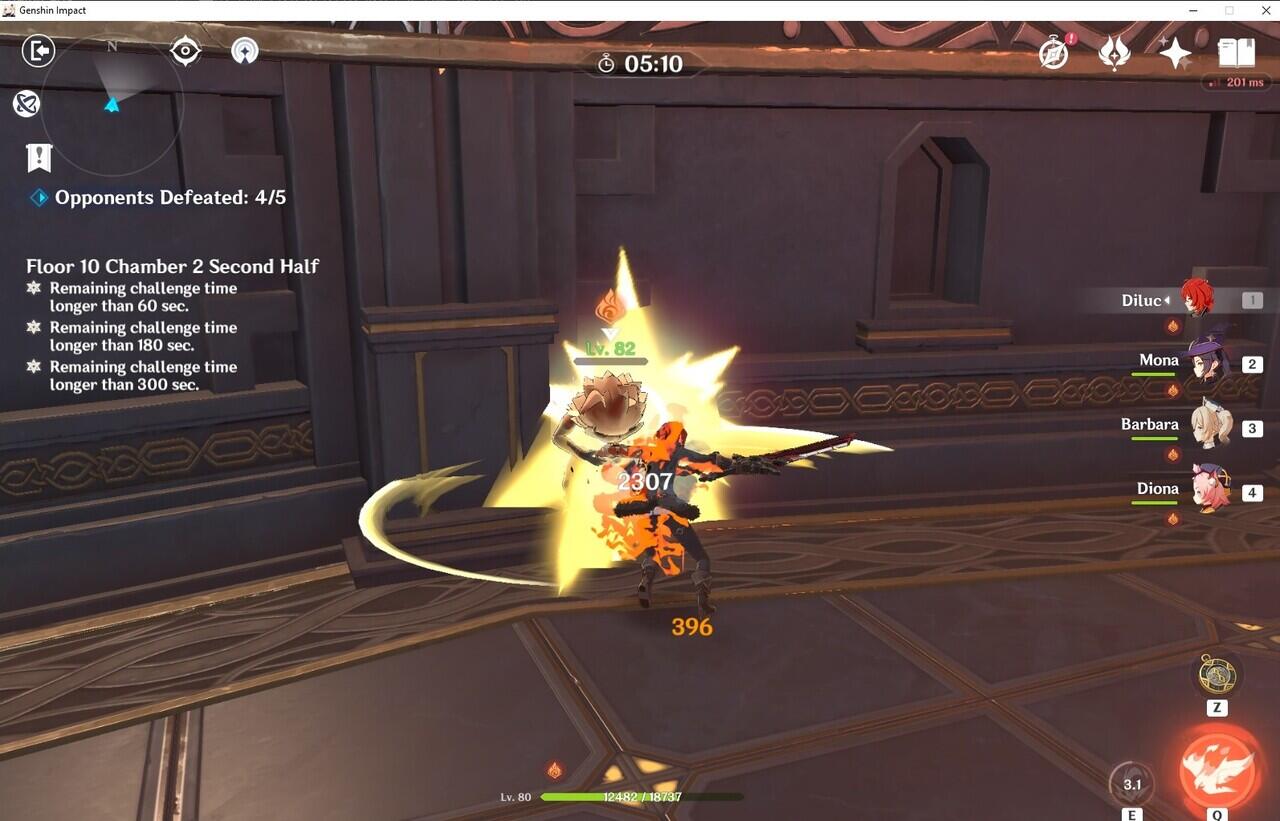
Task: Open the circular minimap
Action: [112, 103]
